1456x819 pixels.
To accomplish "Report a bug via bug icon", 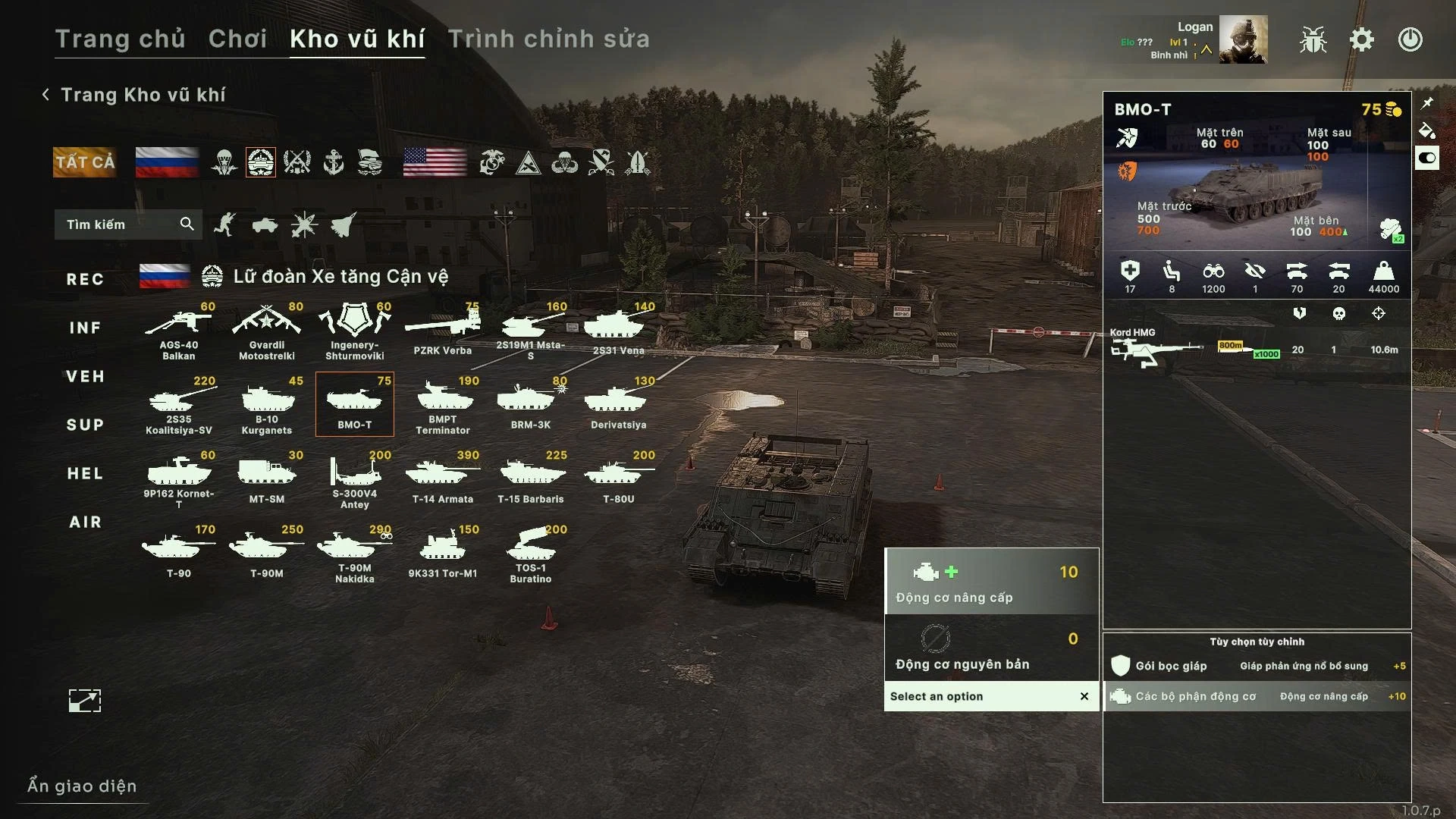I will click(x=1313, y=40).
